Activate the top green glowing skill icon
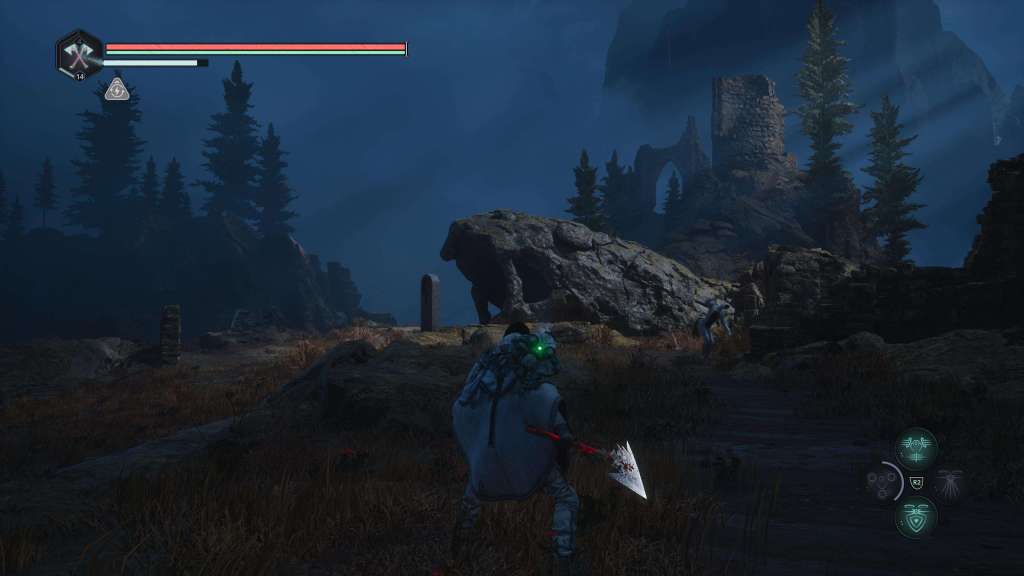 pos(916,449)
